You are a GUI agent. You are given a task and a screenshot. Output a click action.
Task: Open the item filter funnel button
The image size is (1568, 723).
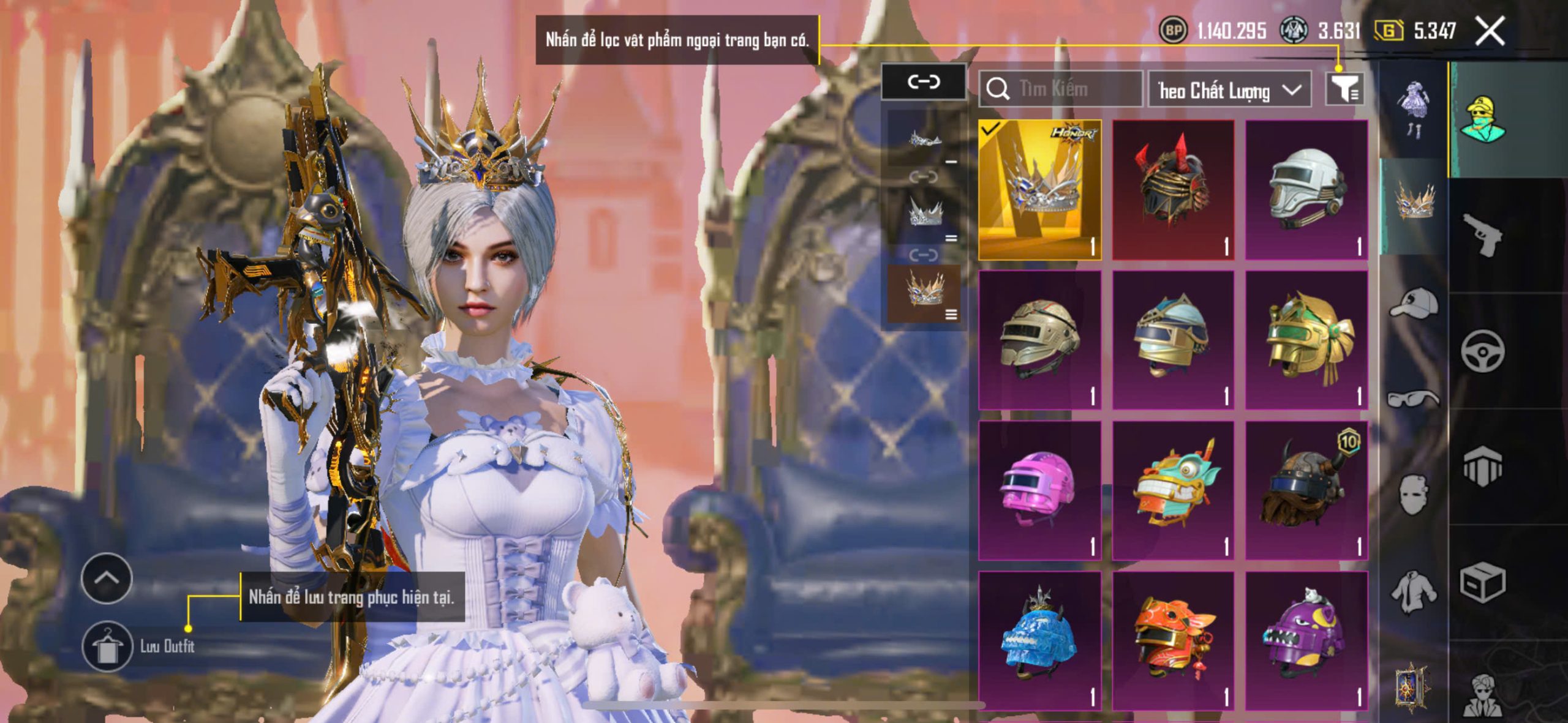point(1344,90)
